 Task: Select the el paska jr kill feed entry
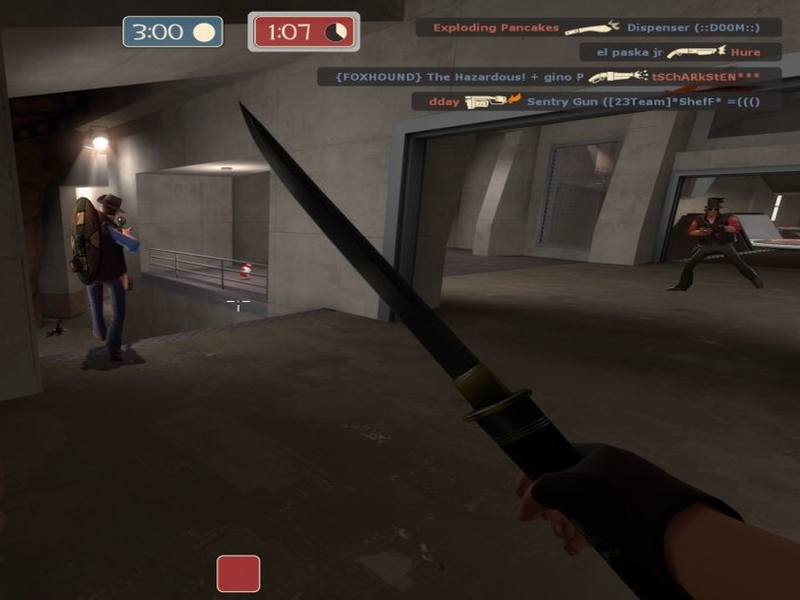pos(669,52)
